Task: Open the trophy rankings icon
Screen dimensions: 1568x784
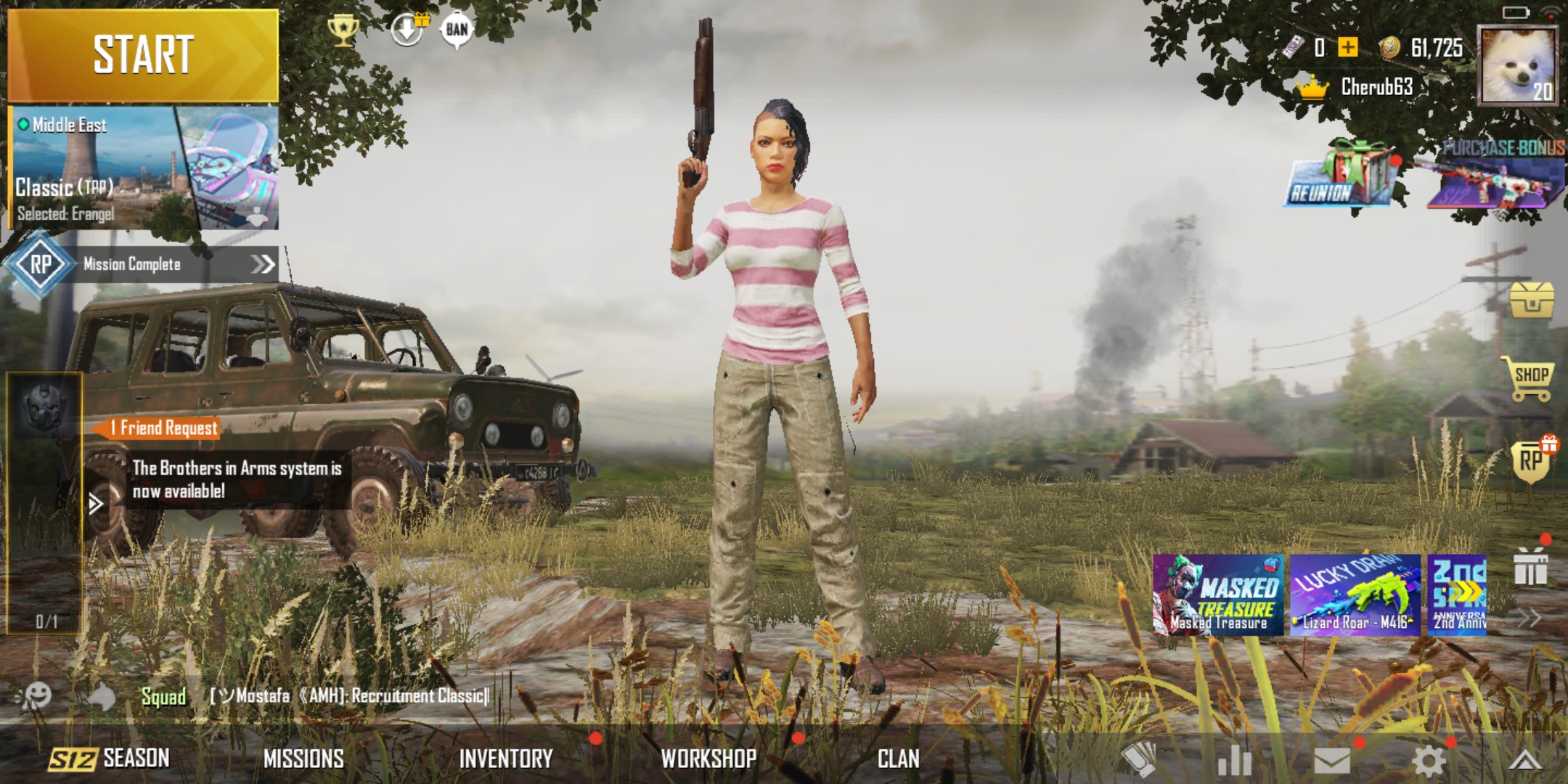Action: (x=342, y=30)
